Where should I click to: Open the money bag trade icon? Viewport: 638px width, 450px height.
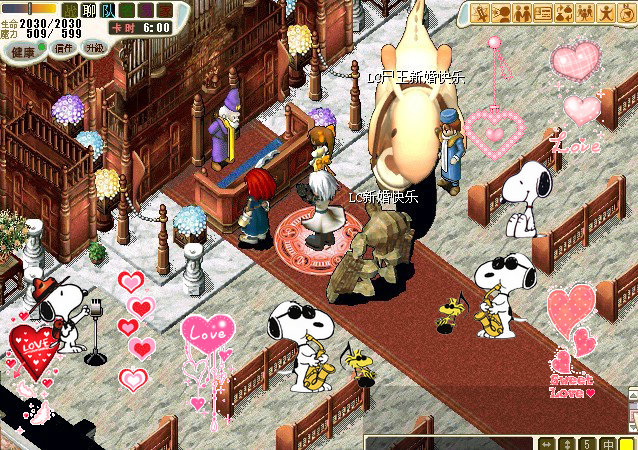point(563,13)
